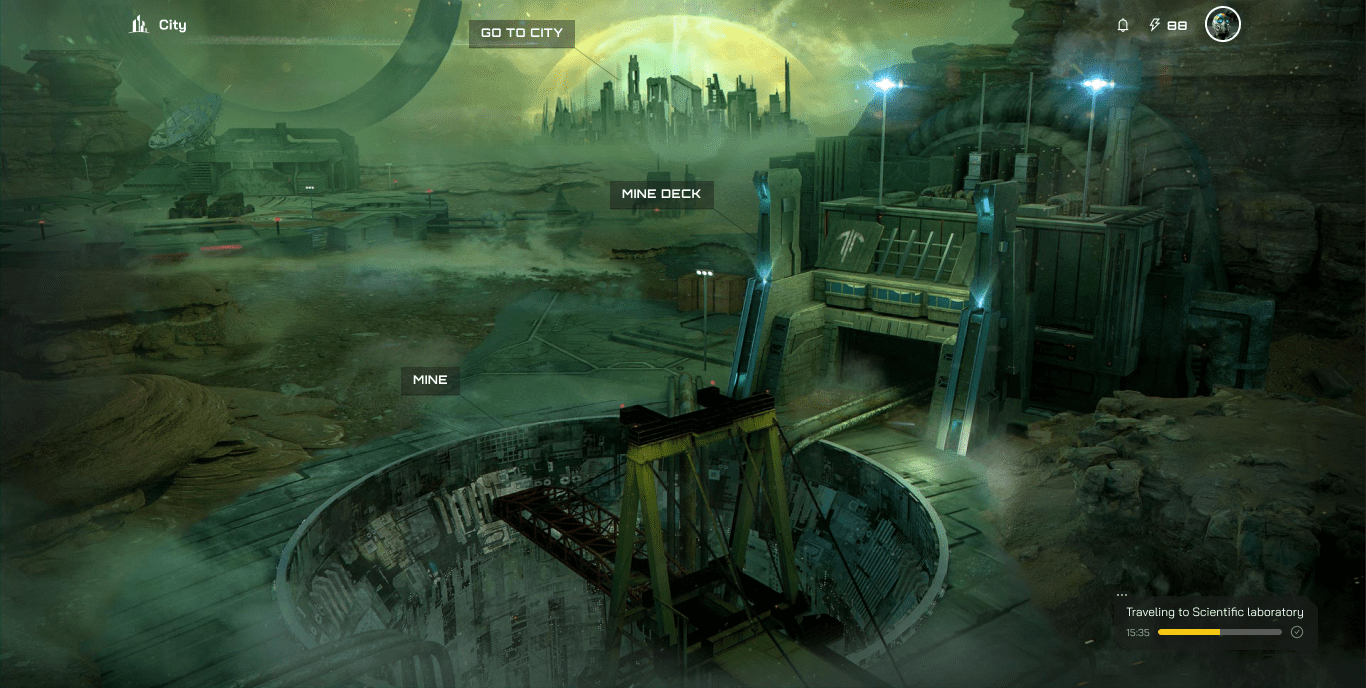Click the energy lightning bolt counter
This screenshot has width=1366, height=688.
(1168, 25)
